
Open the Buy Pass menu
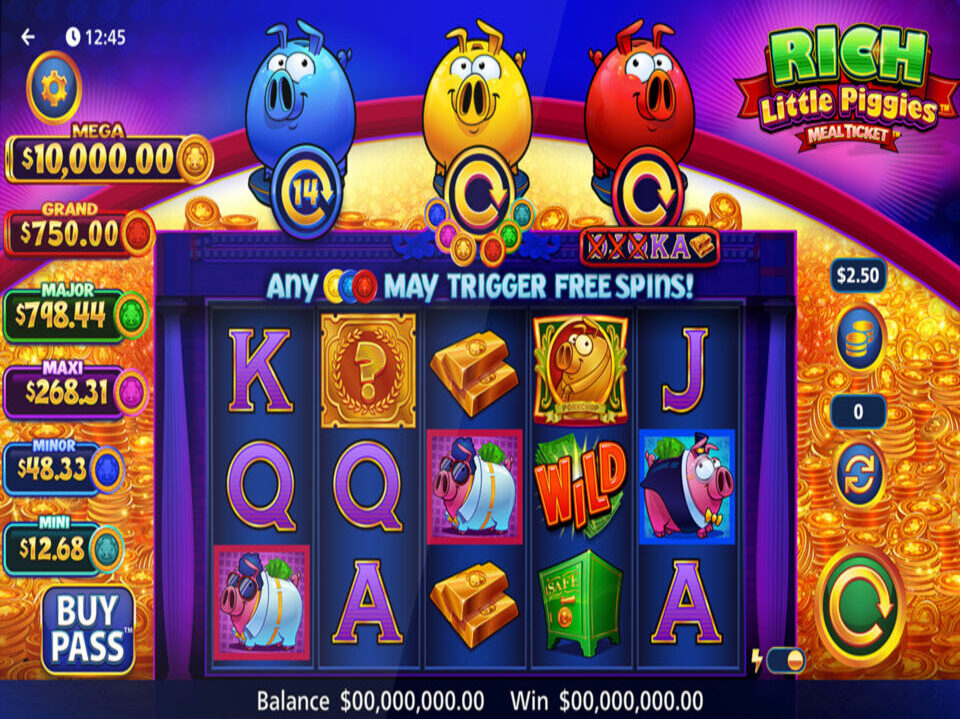click(x=88, y=629)
